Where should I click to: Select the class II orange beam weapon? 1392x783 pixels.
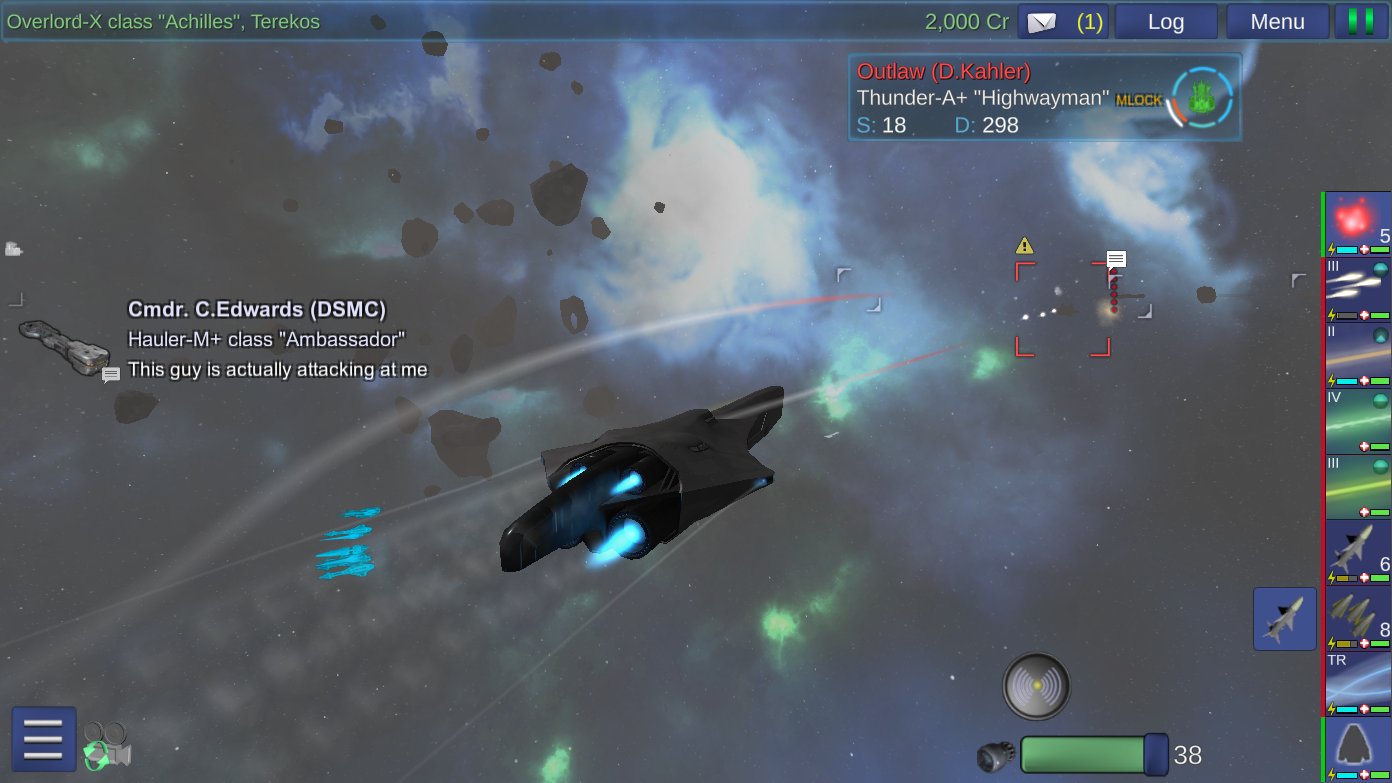pyautogui.click(x=1358, y=355)
